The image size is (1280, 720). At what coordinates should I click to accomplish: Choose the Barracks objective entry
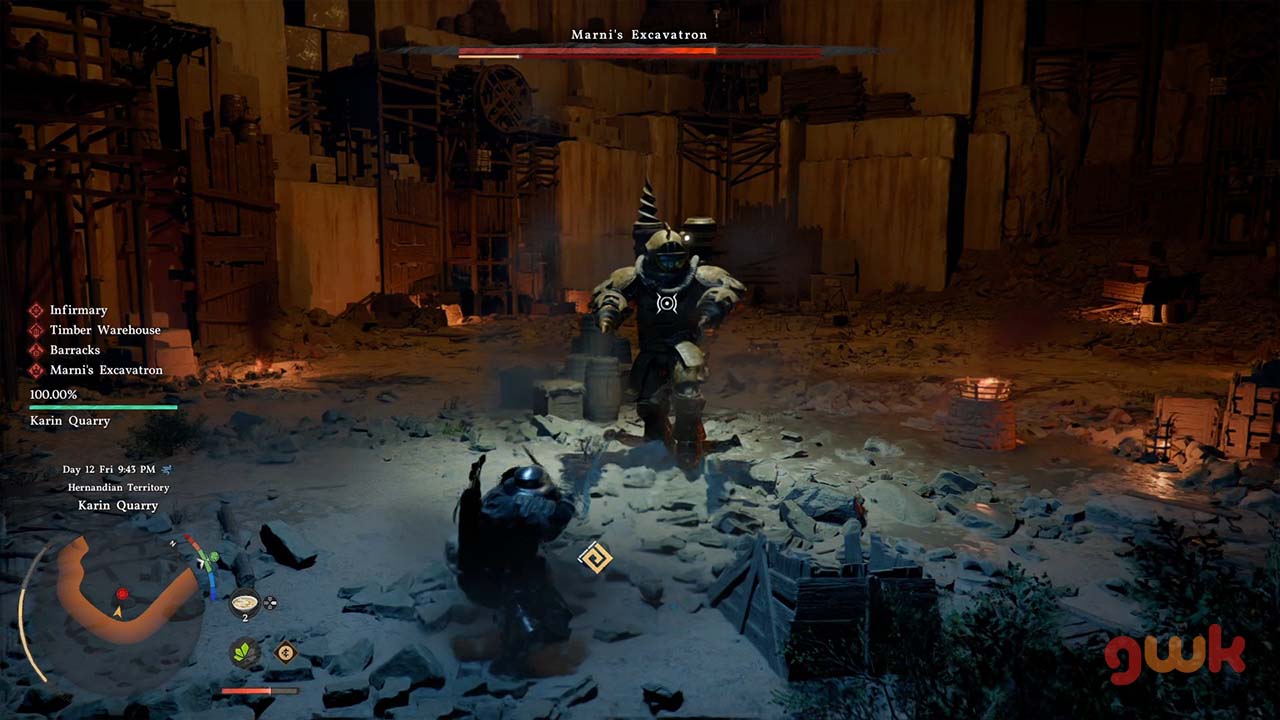74,350
